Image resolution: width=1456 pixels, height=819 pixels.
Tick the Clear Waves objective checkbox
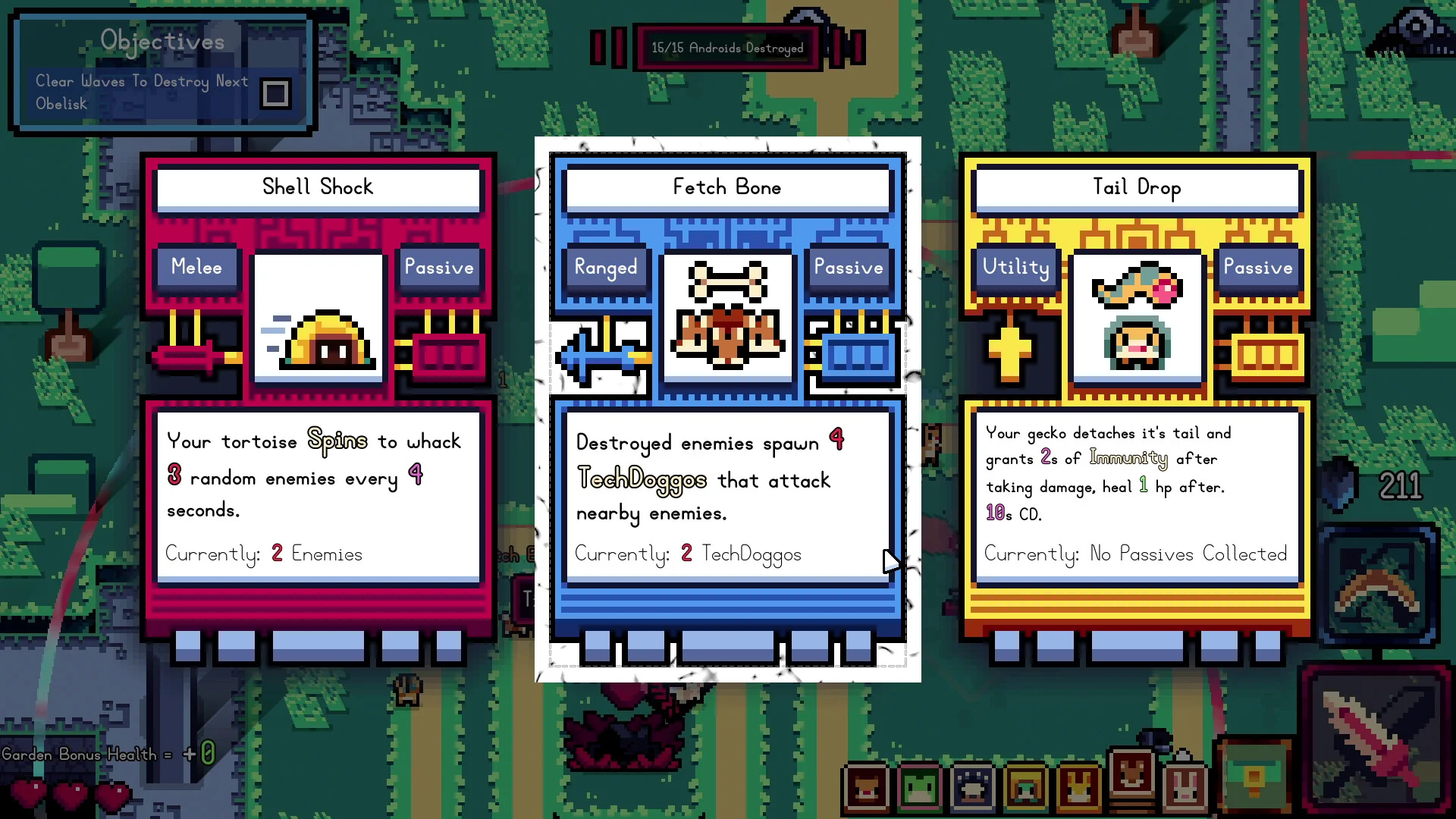[x=275, y=93]
